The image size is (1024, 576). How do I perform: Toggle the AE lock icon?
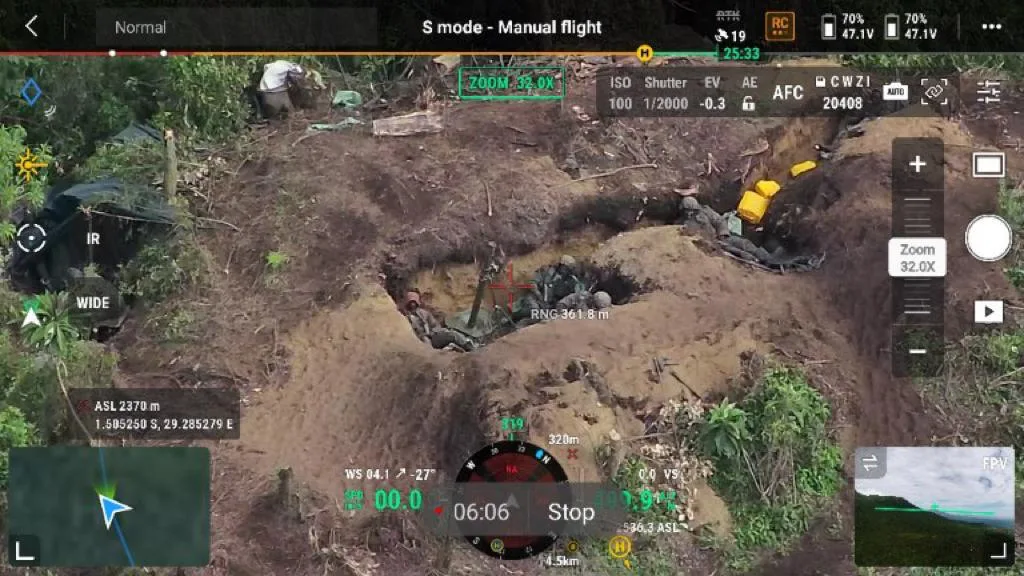coord(748,102)
